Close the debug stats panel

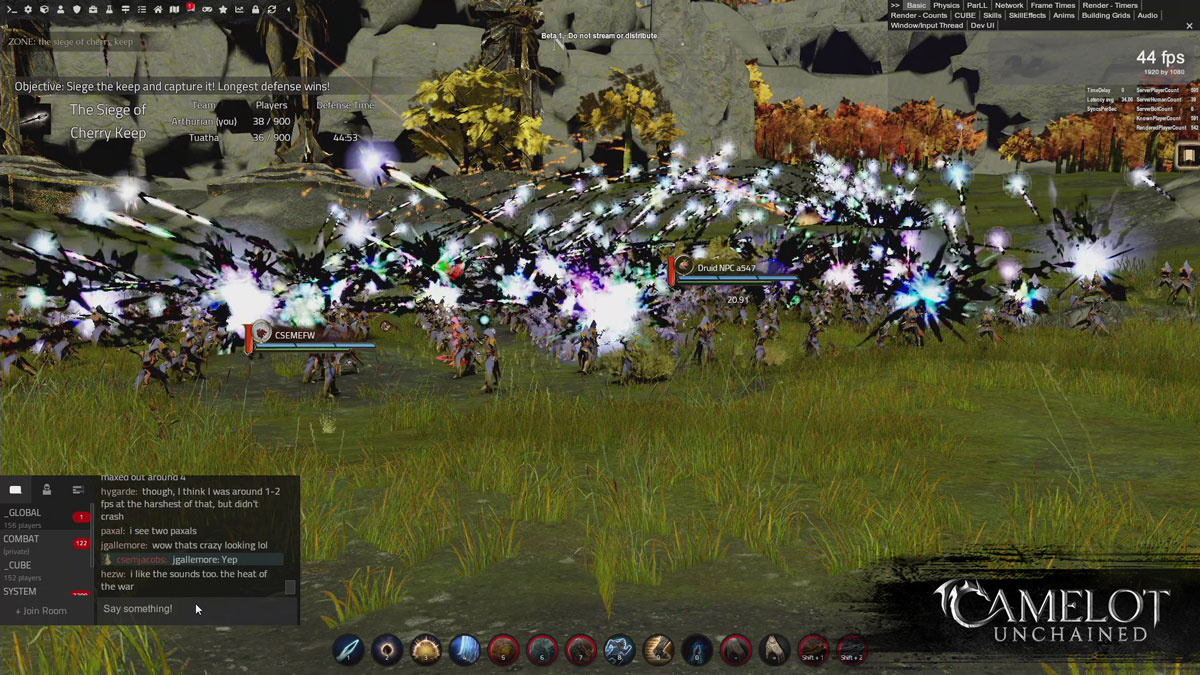[x=895, y=6]
